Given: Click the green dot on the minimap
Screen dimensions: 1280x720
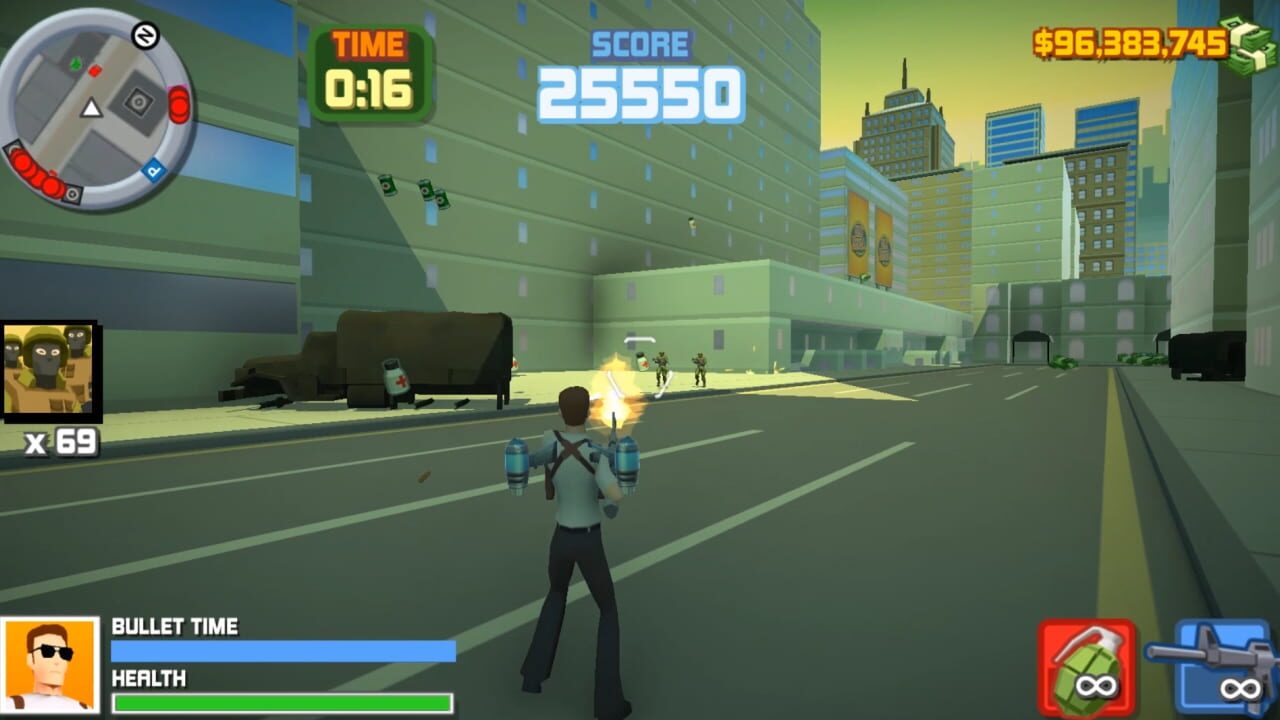Looking at the screenshot, I should (74, 63).
